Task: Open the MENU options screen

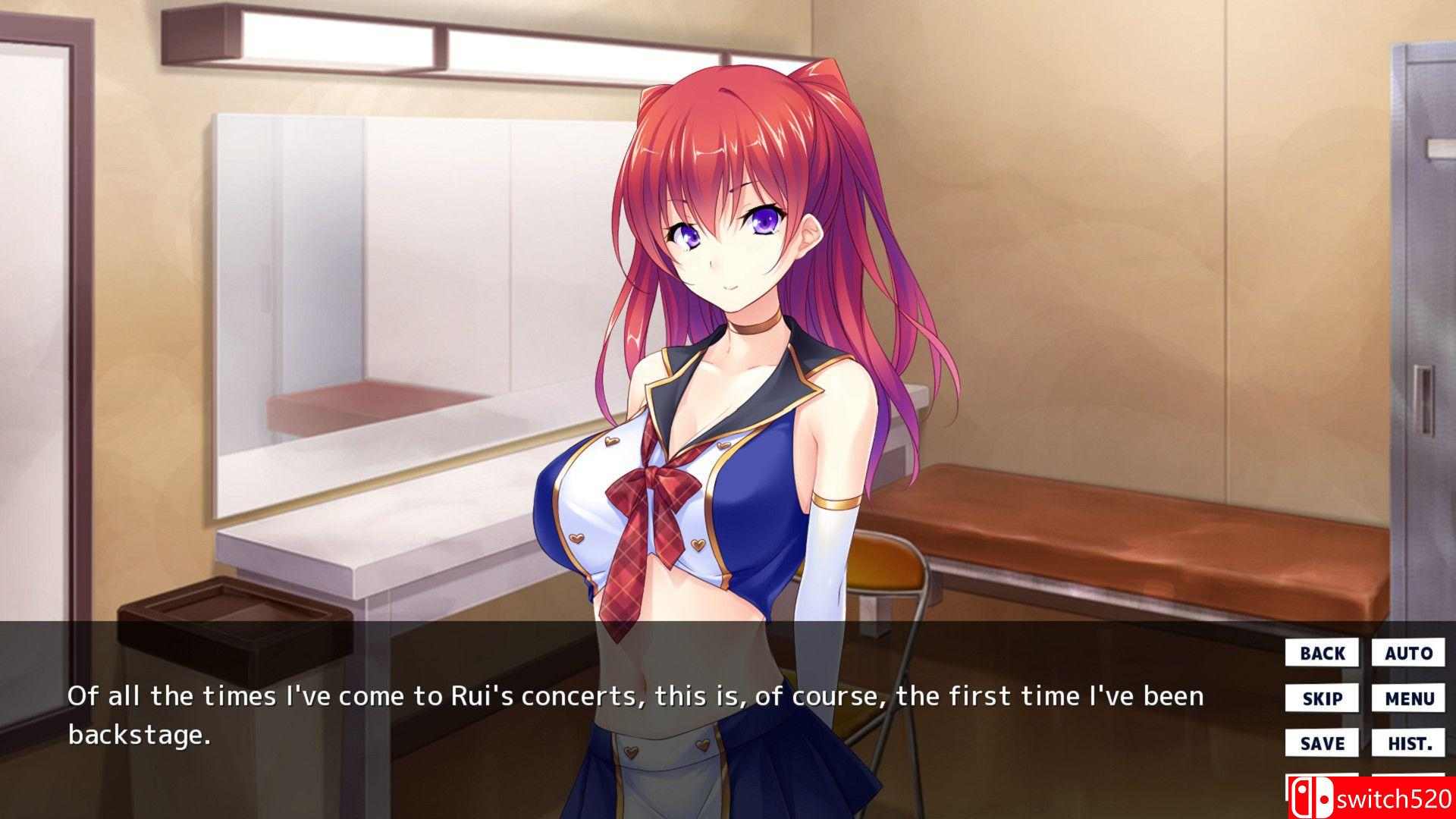Action: [1409, 698]
